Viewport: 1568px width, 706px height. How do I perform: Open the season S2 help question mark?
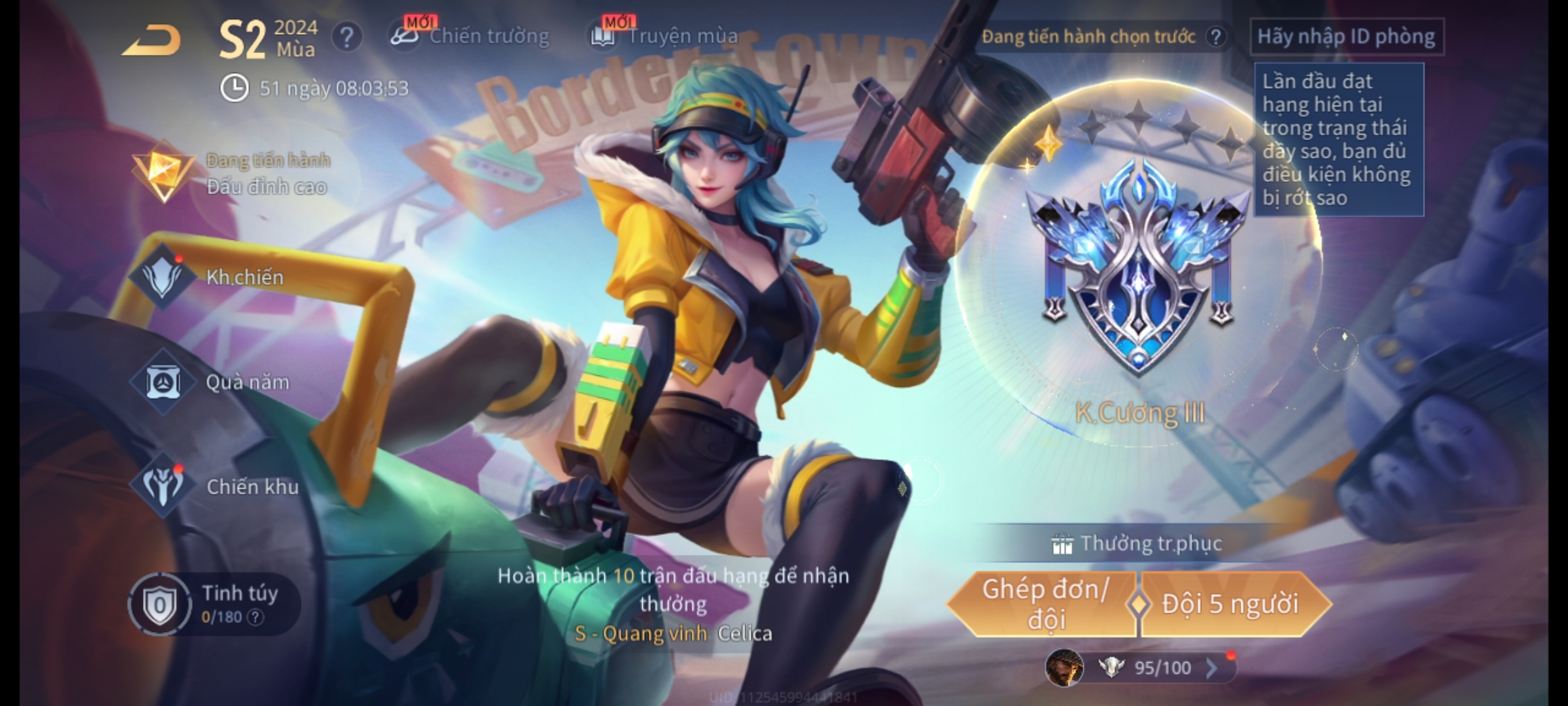pyautogui.click(x=346, y=38)
